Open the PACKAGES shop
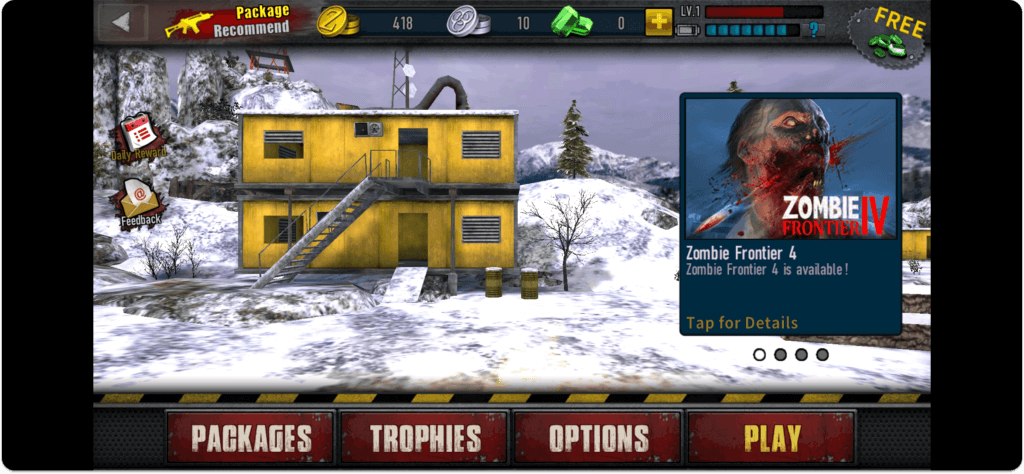The width and height of the screenshot is (1024, 474). (251, 438)
